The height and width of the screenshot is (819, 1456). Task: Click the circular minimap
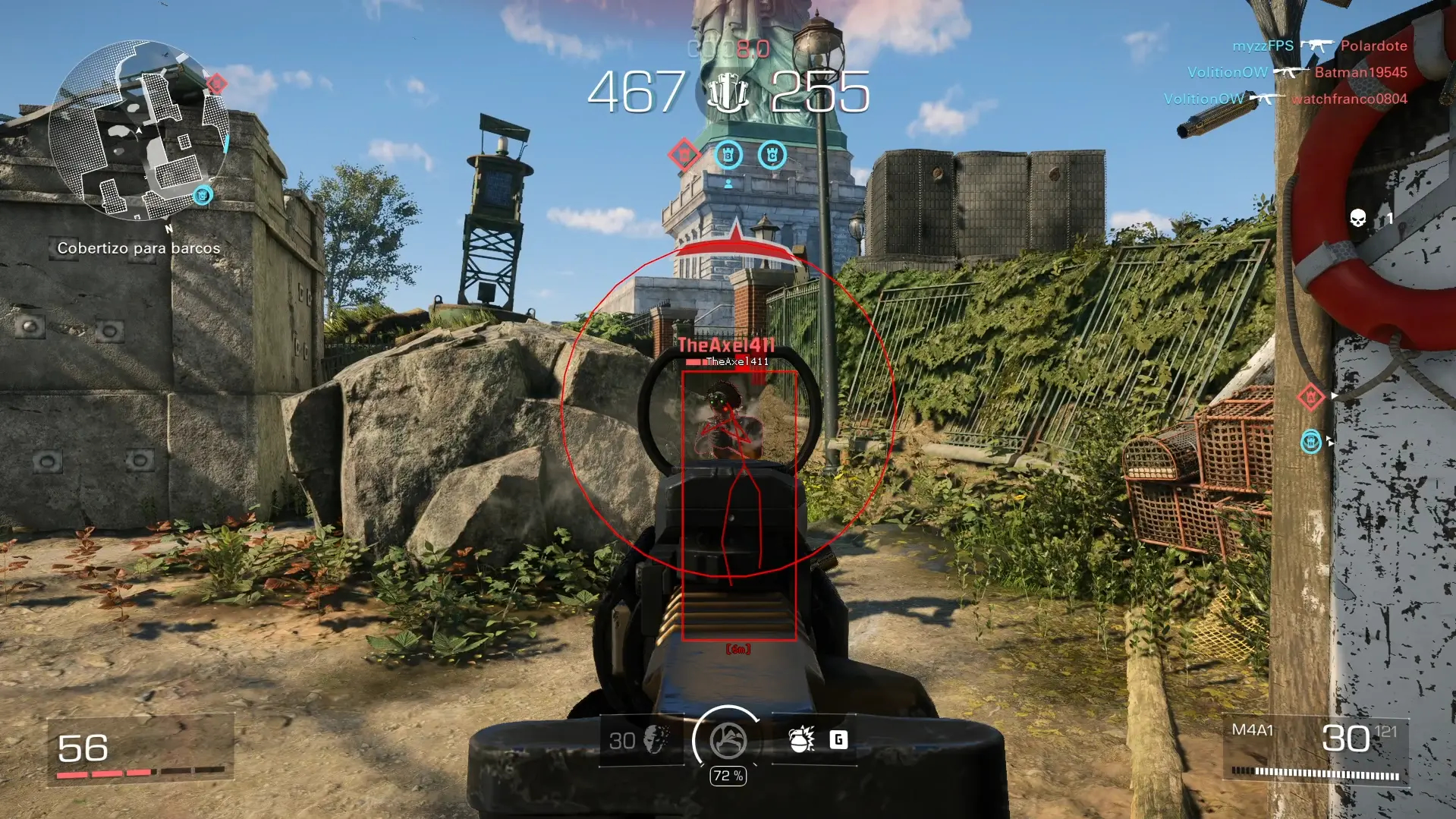[x=138, y=131]
